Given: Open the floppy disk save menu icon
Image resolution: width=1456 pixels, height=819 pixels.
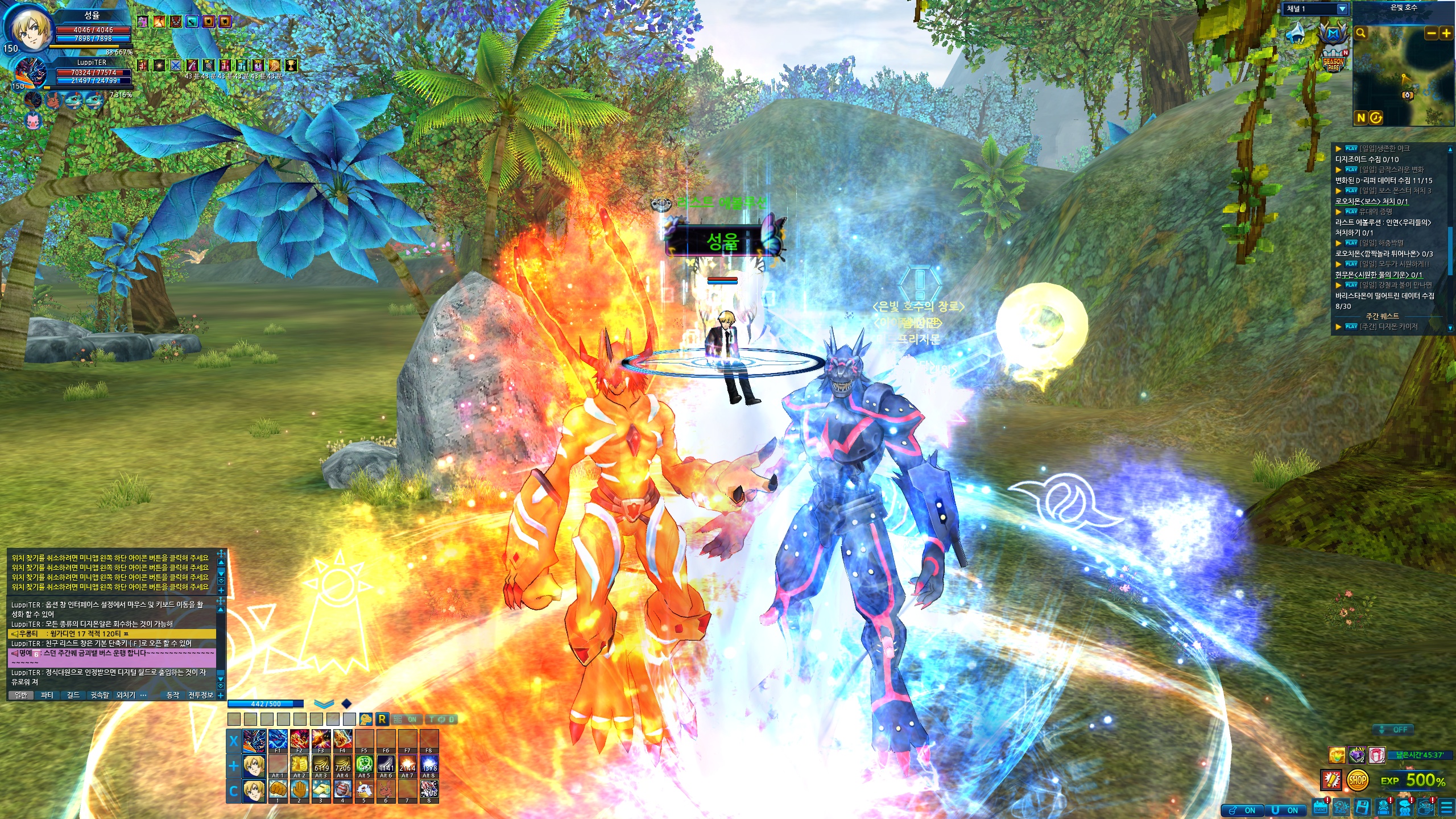Looking at the screenshot, I should point(1362,807).
